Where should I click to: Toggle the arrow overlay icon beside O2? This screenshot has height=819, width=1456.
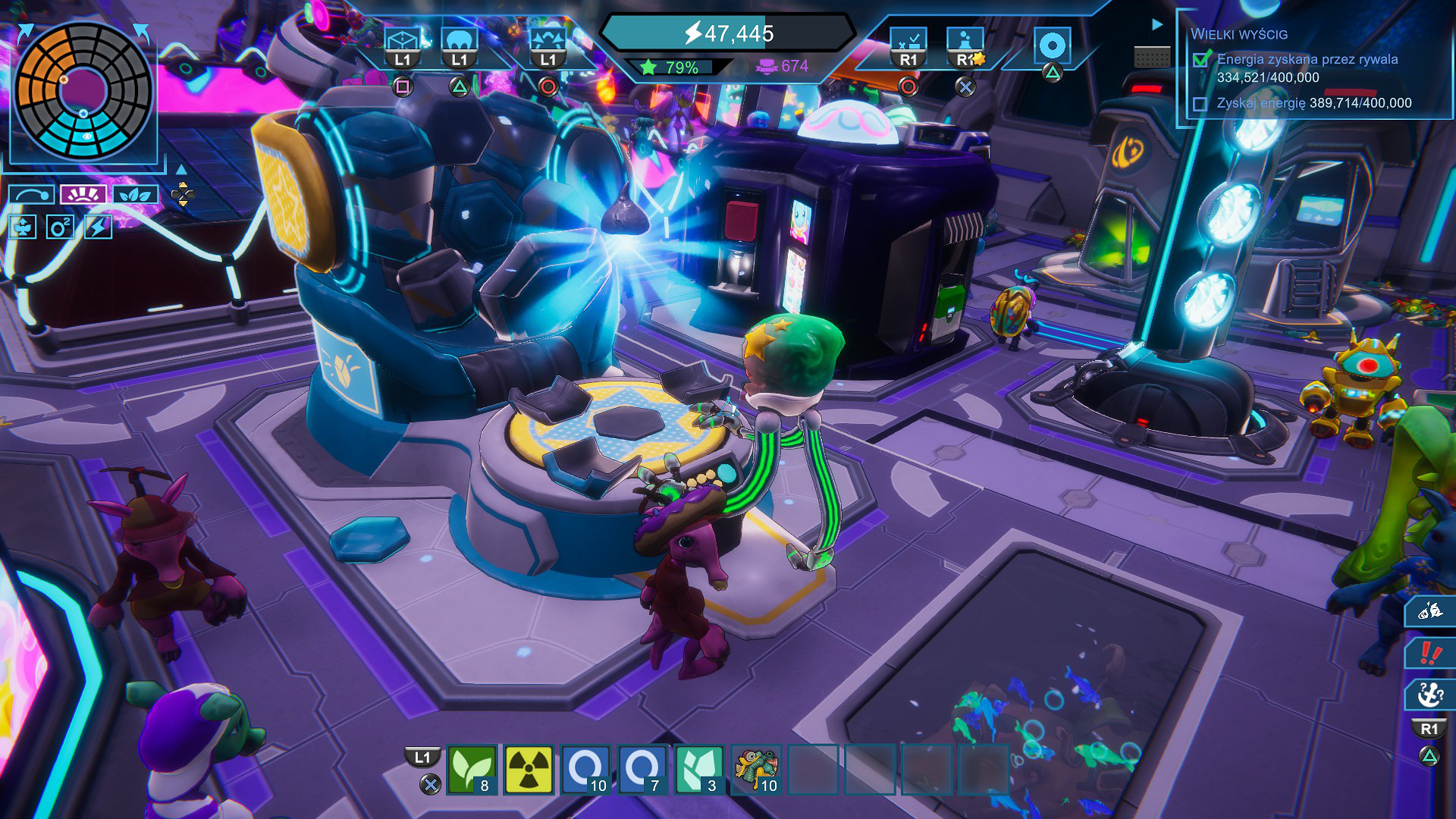click(23, 227)
